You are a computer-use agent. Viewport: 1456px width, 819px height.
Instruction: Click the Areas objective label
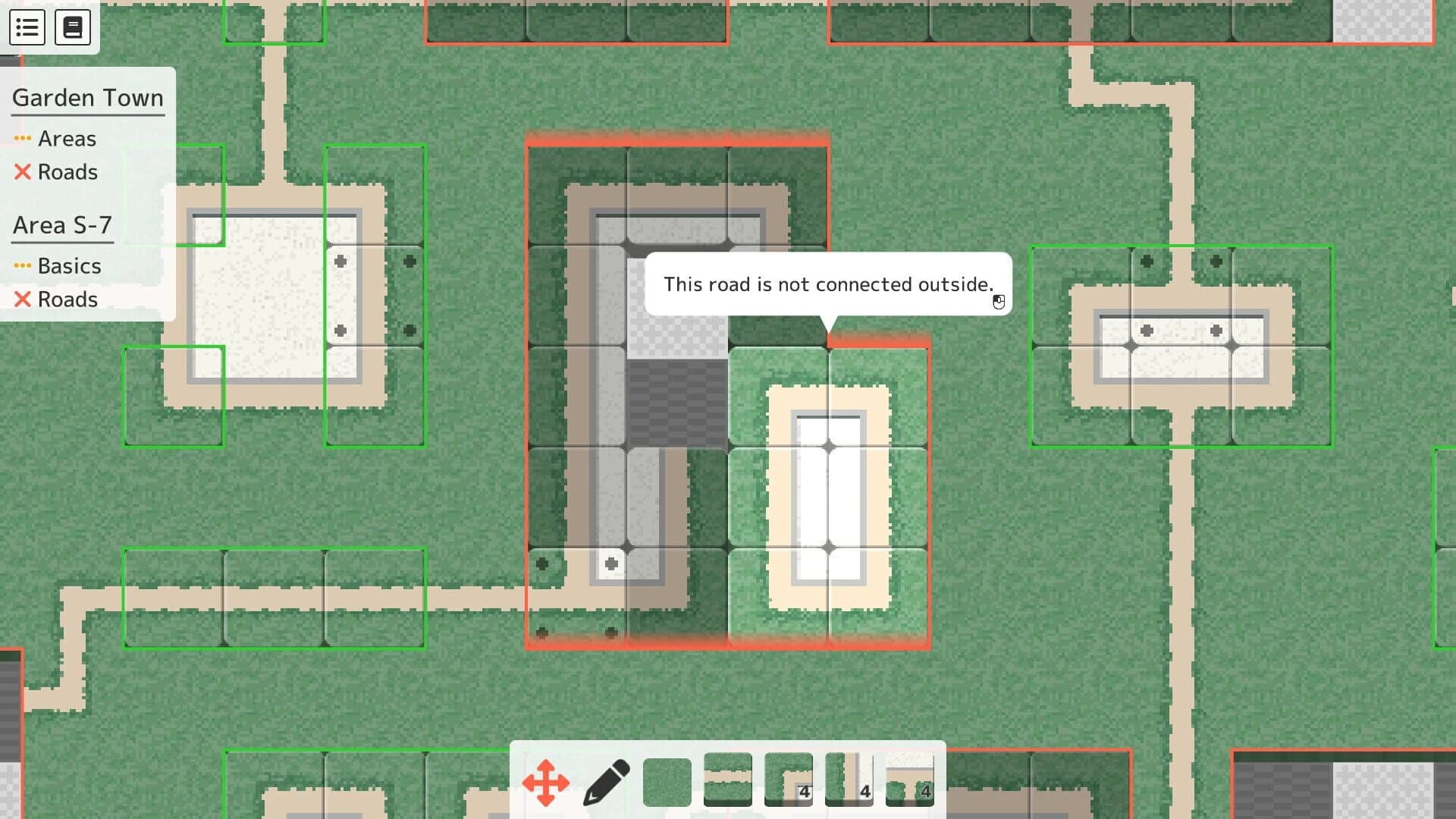tap(67, 138)
